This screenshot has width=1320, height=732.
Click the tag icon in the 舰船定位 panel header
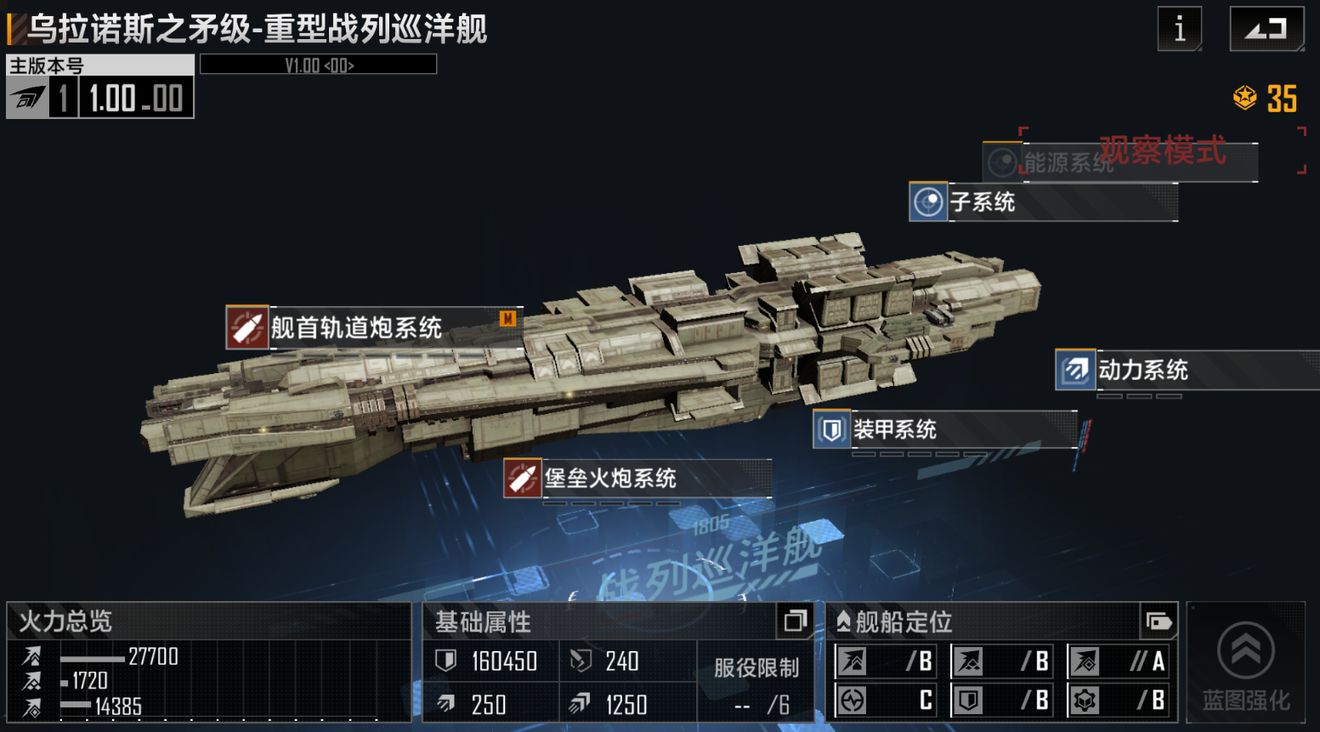tap(1160, 621)
